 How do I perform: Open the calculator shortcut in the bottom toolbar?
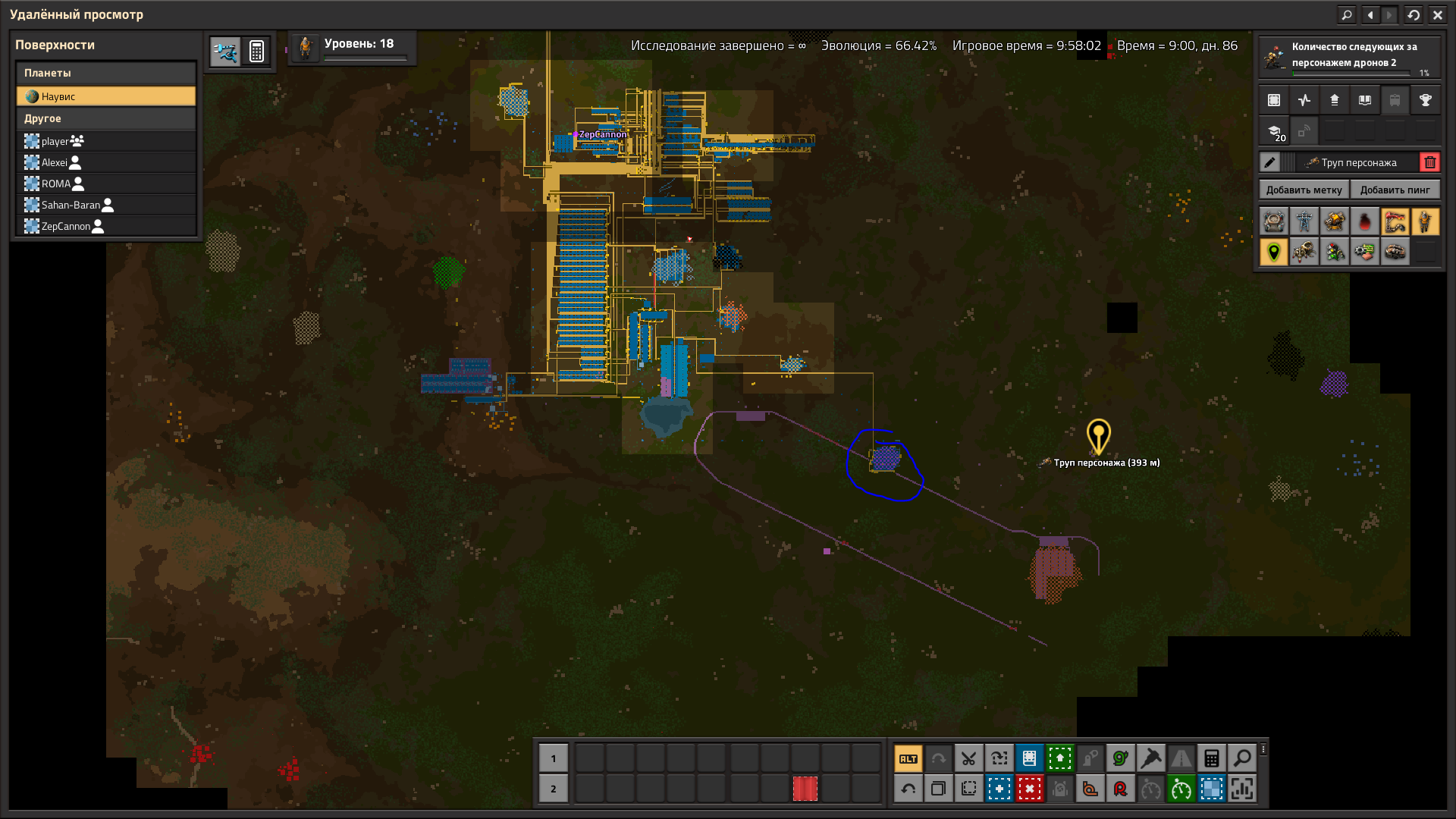point(1211,758)
